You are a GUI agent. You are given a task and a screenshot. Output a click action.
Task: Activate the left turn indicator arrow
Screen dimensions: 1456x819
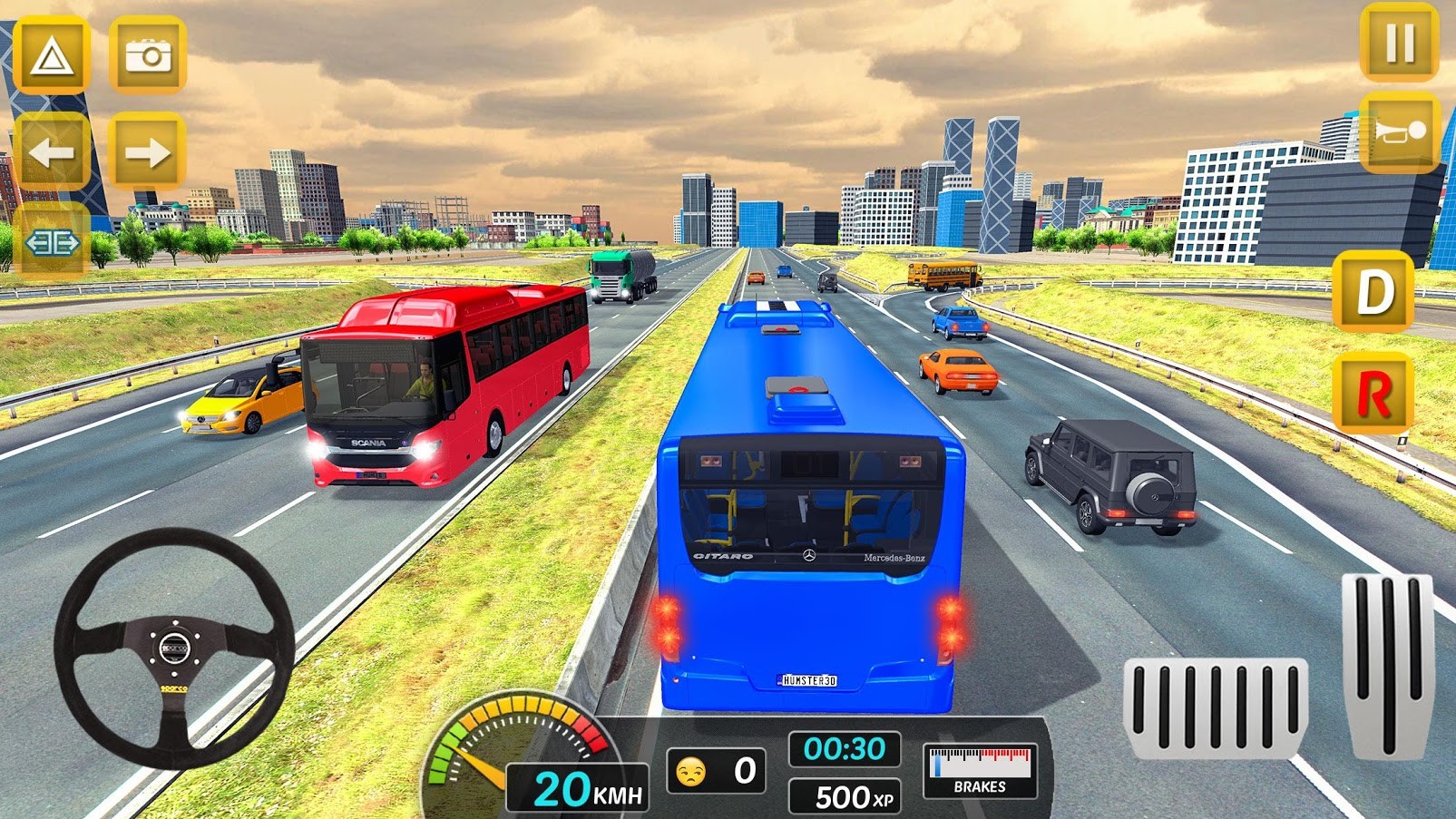click(52, 151)
